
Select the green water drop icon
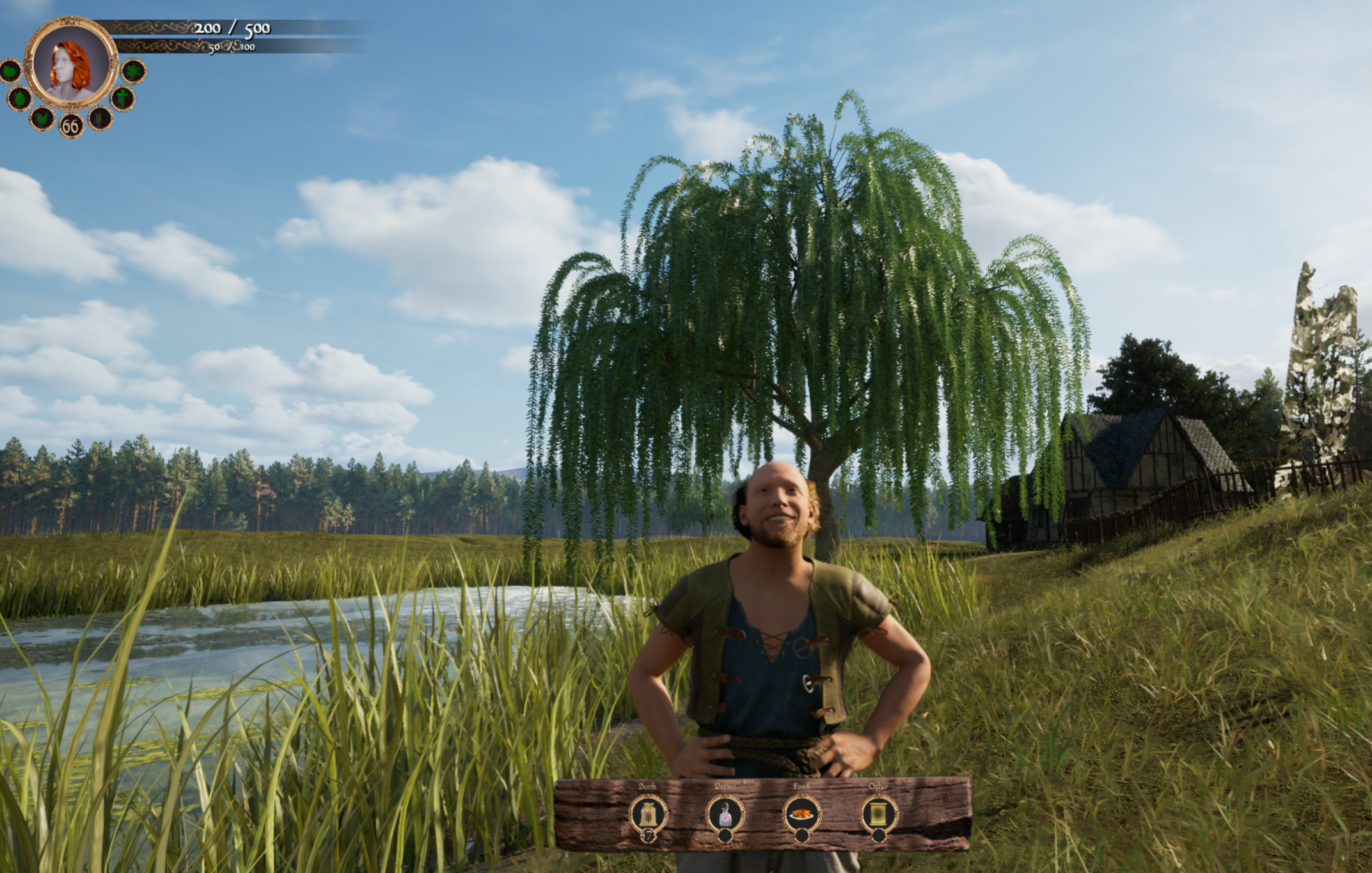click(20, 98)
